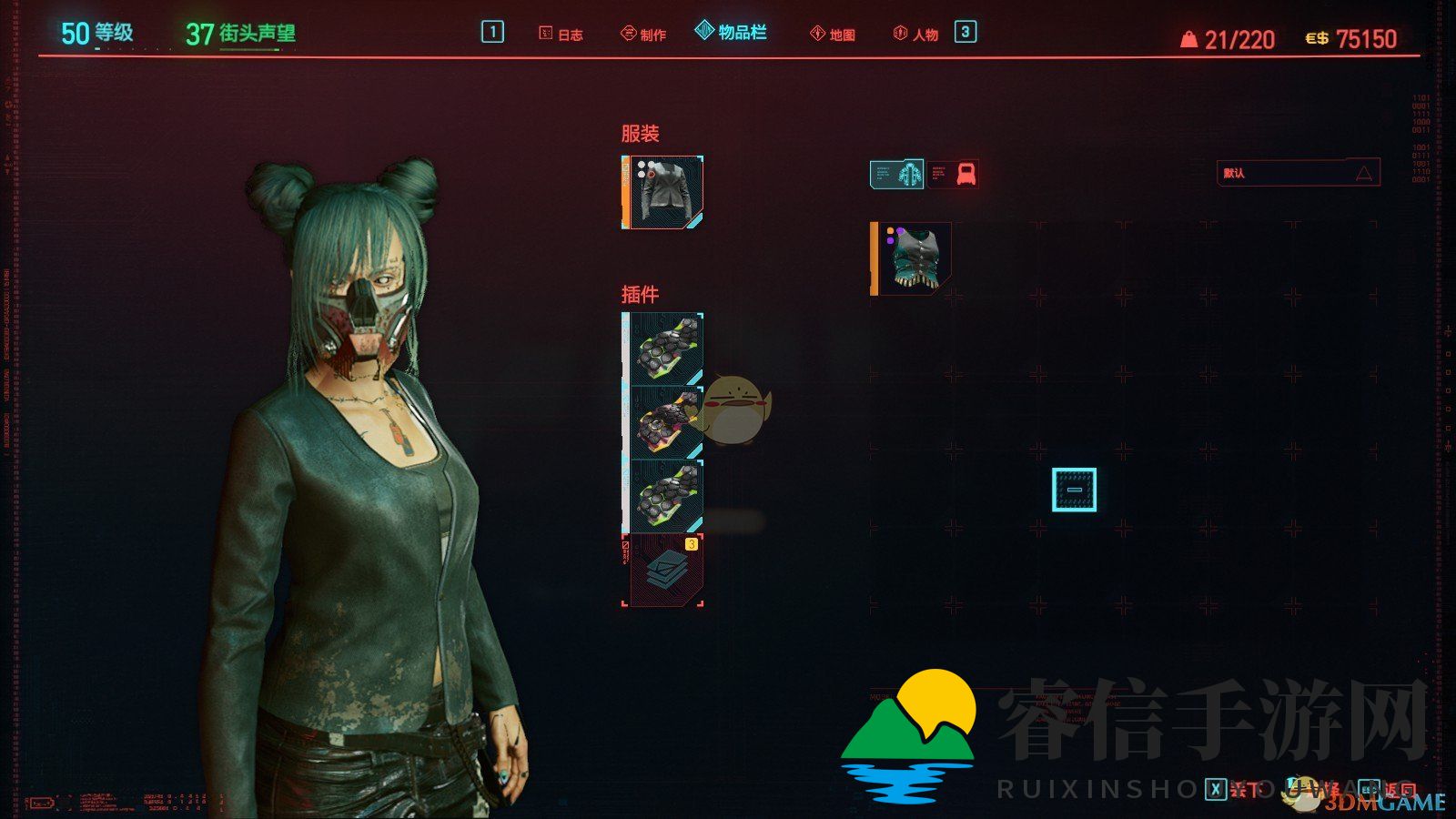Switch to the 制作 crafting tab

643,35
